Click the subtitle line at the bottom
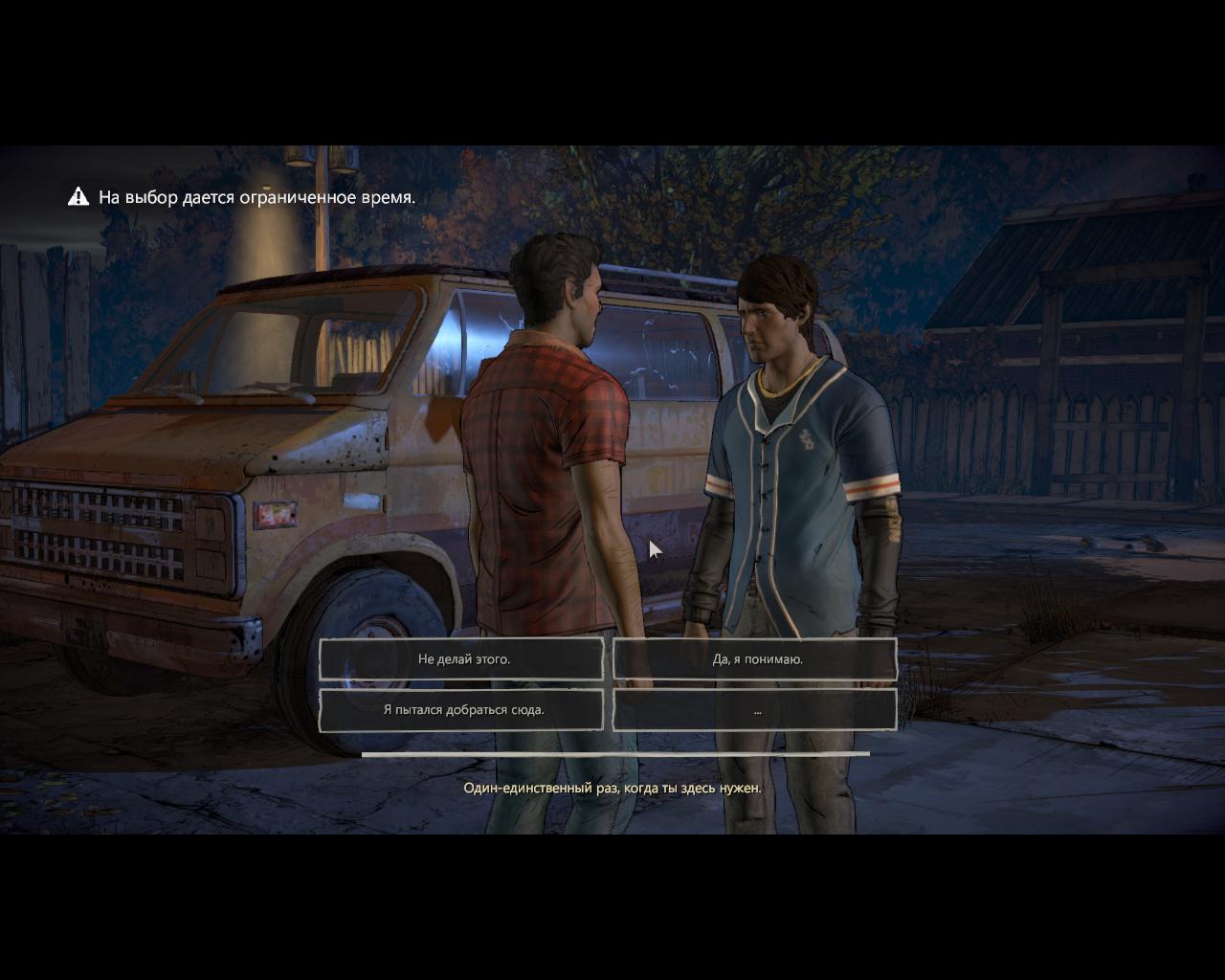 pyautogui.click(x=612, y=790)
